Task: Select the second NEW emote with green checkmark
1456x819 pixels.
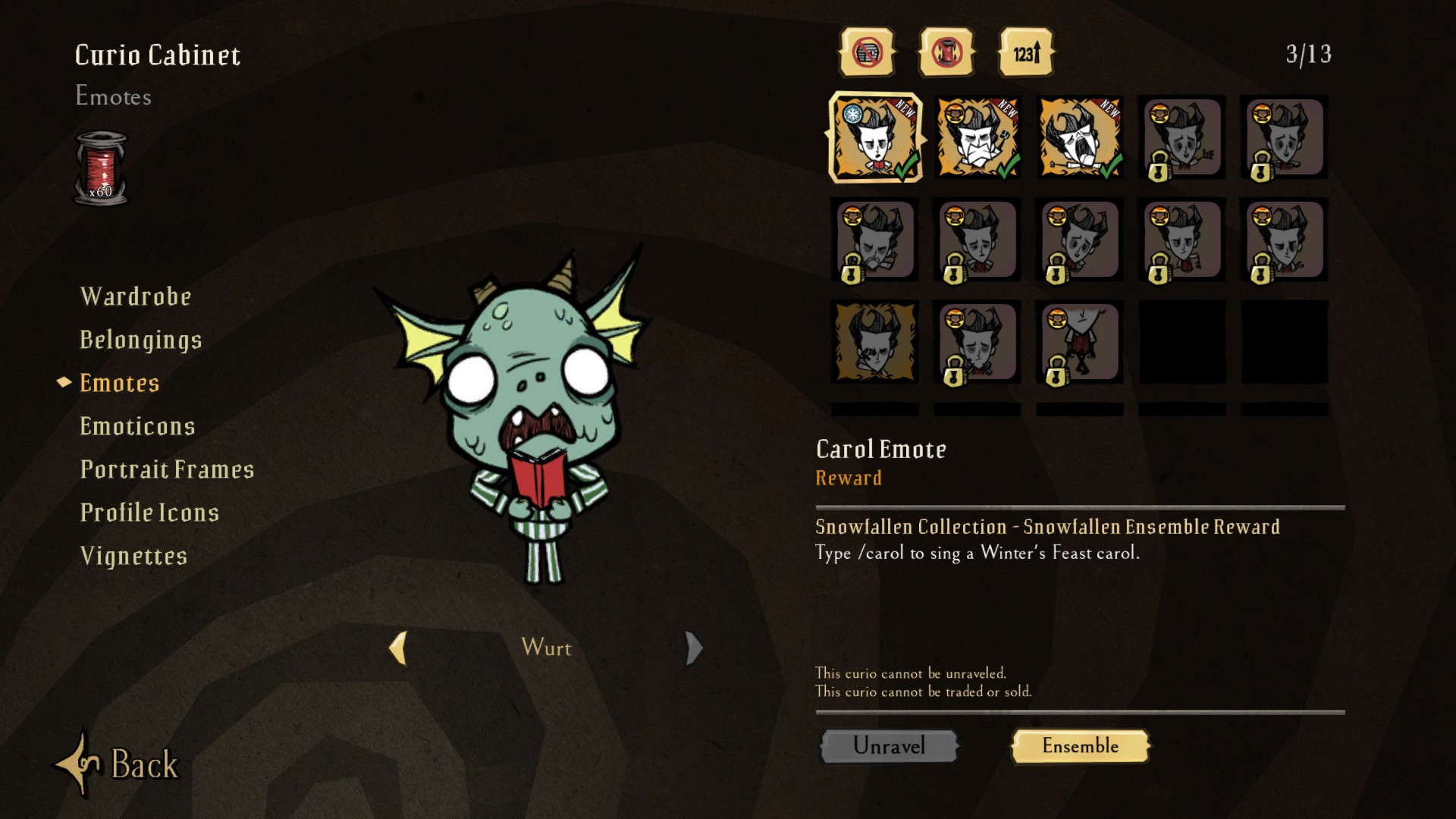Action: (x=976, y=137)
